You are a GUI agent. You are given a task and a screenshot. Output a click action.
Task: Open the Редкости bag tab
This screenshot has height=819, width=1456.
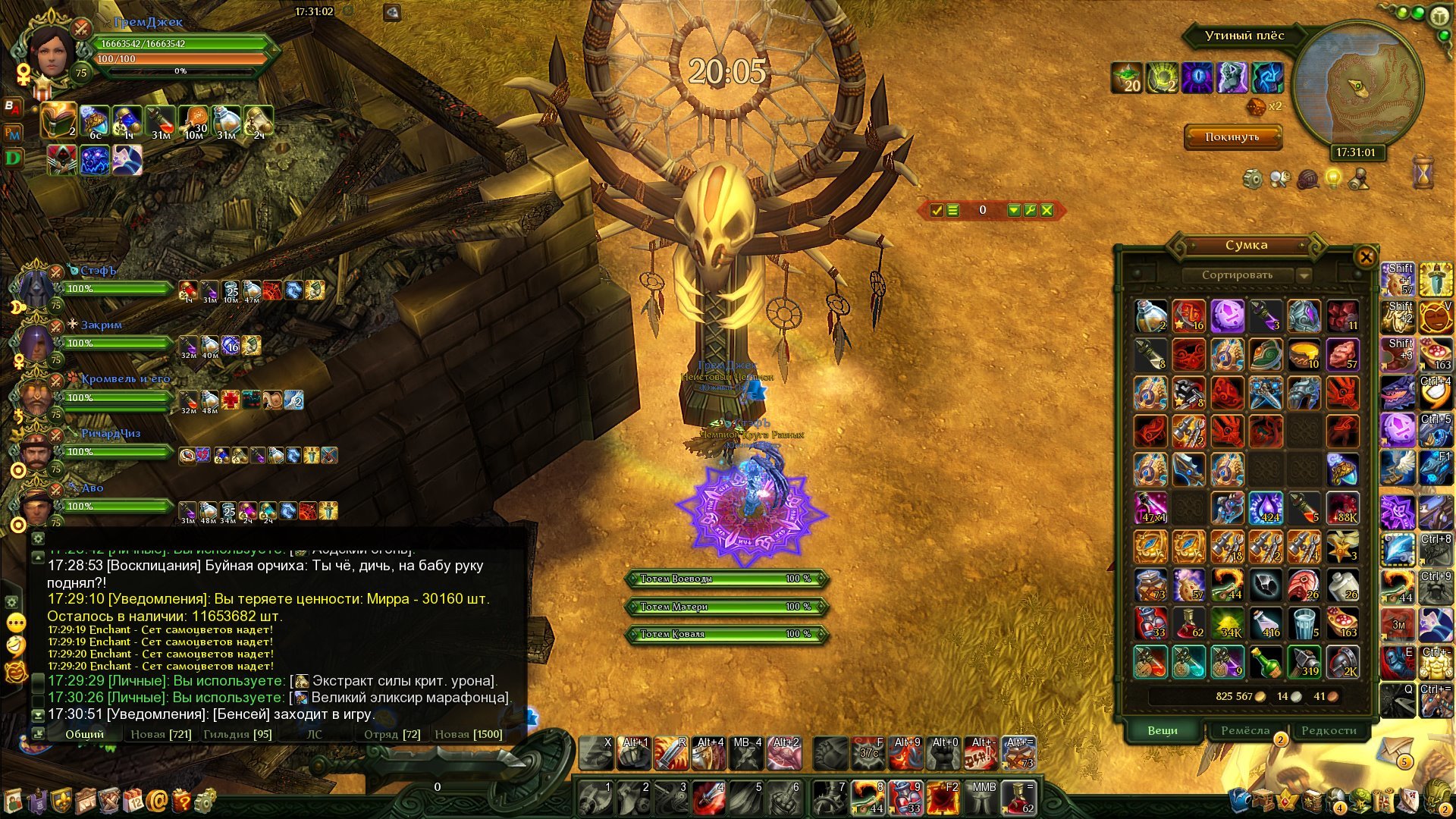1329,730
